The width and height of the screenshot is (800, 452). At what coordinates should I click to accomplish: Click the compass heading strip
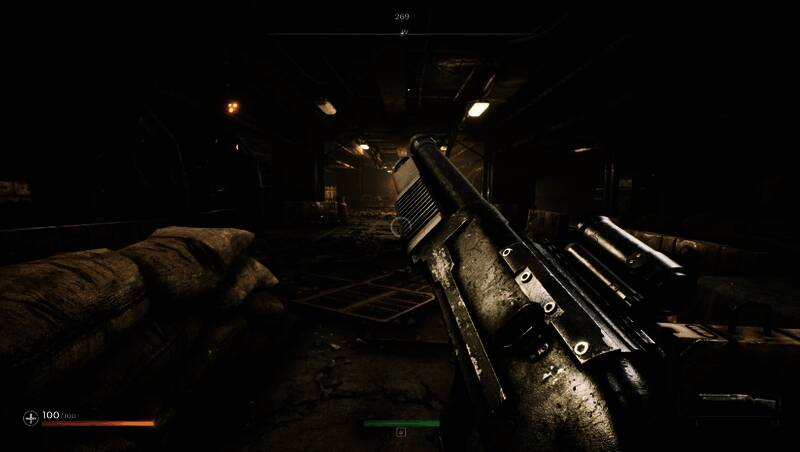[x=402, y=33]
